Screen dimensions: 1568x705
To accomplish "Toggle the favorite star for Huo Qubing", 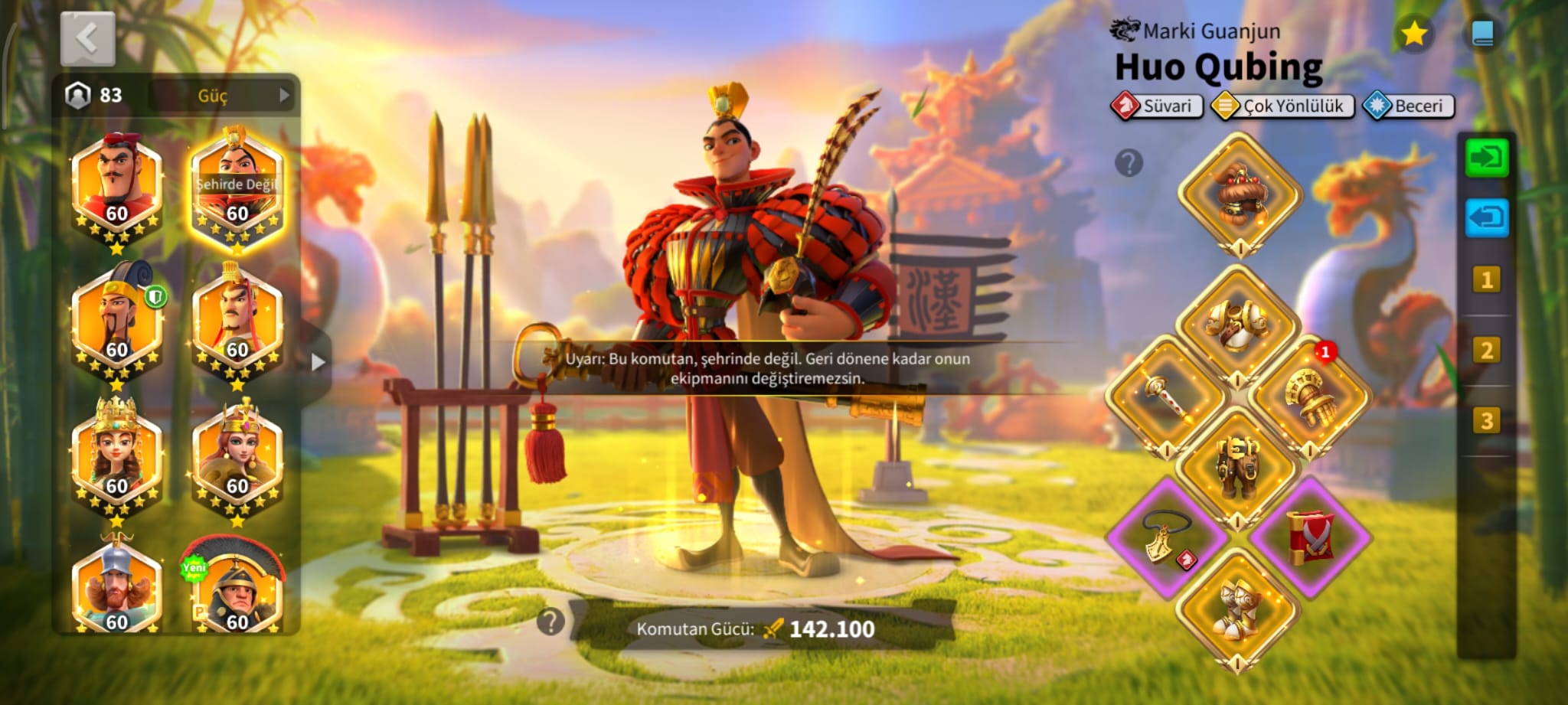I will 1413,34.
